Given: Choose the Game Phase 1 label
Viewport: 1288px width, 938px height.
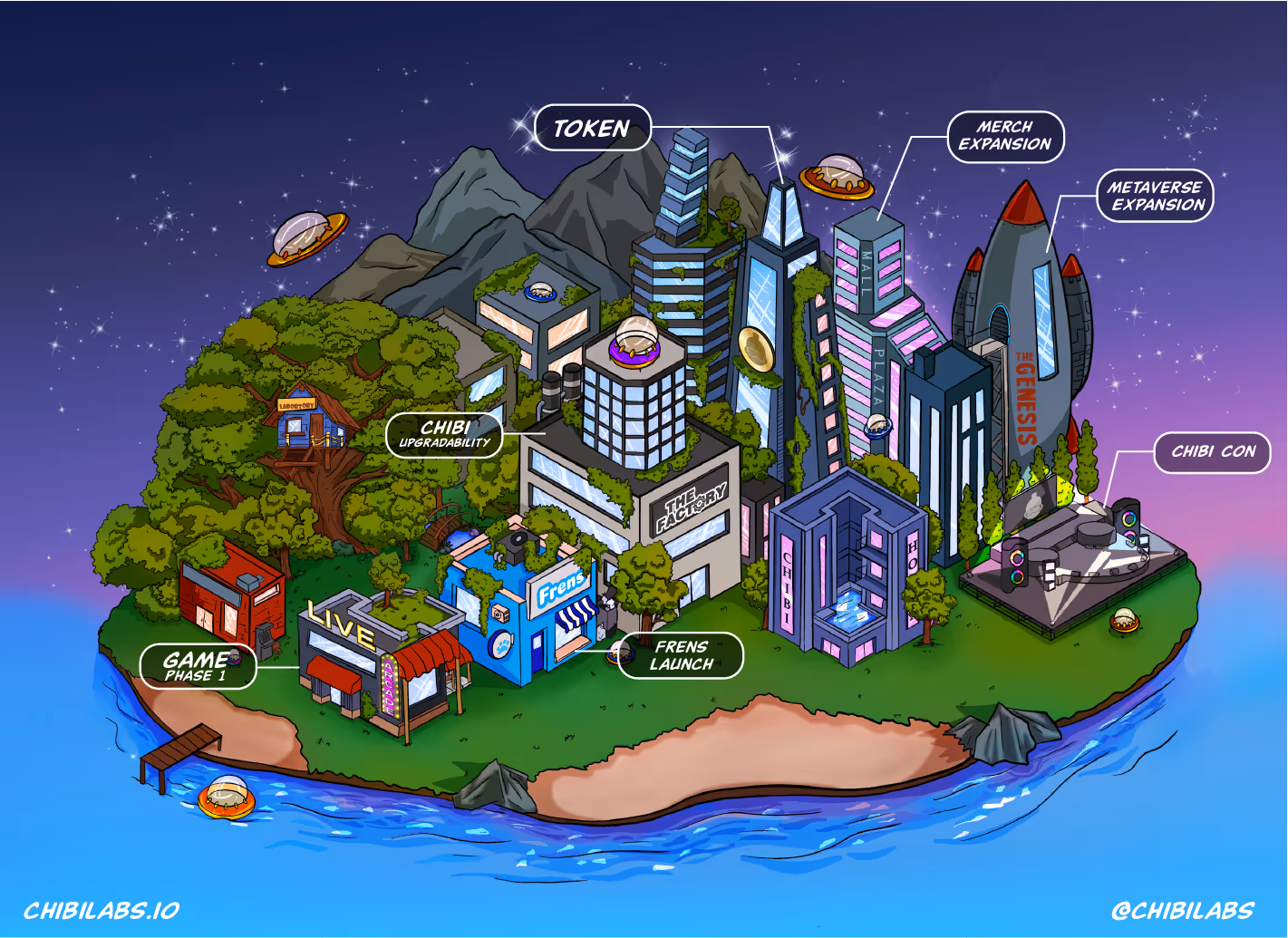Looking at the screenshot, I should coord(199,666).
